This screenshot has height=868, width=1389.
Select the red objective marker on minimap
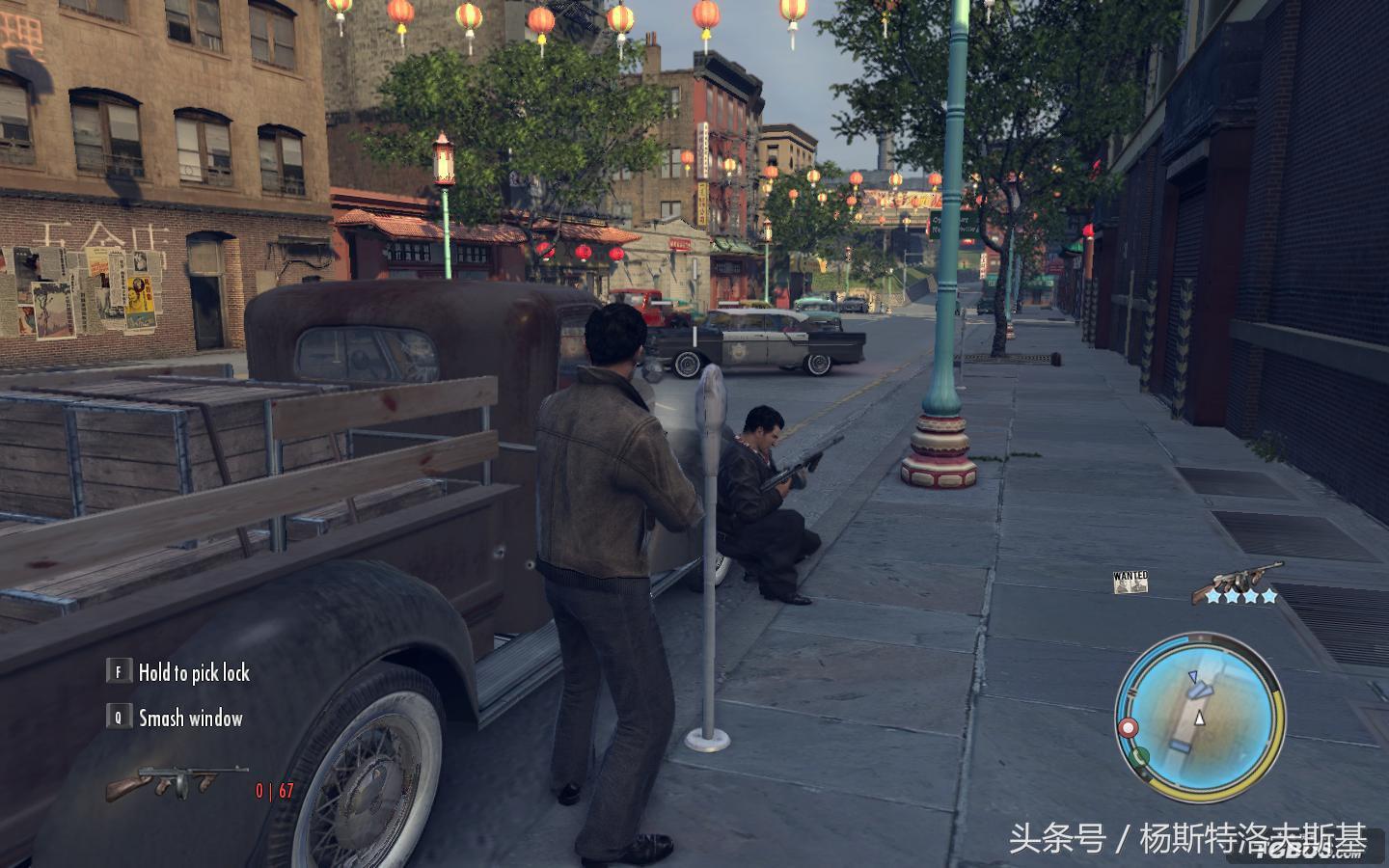pos(1127,727)
